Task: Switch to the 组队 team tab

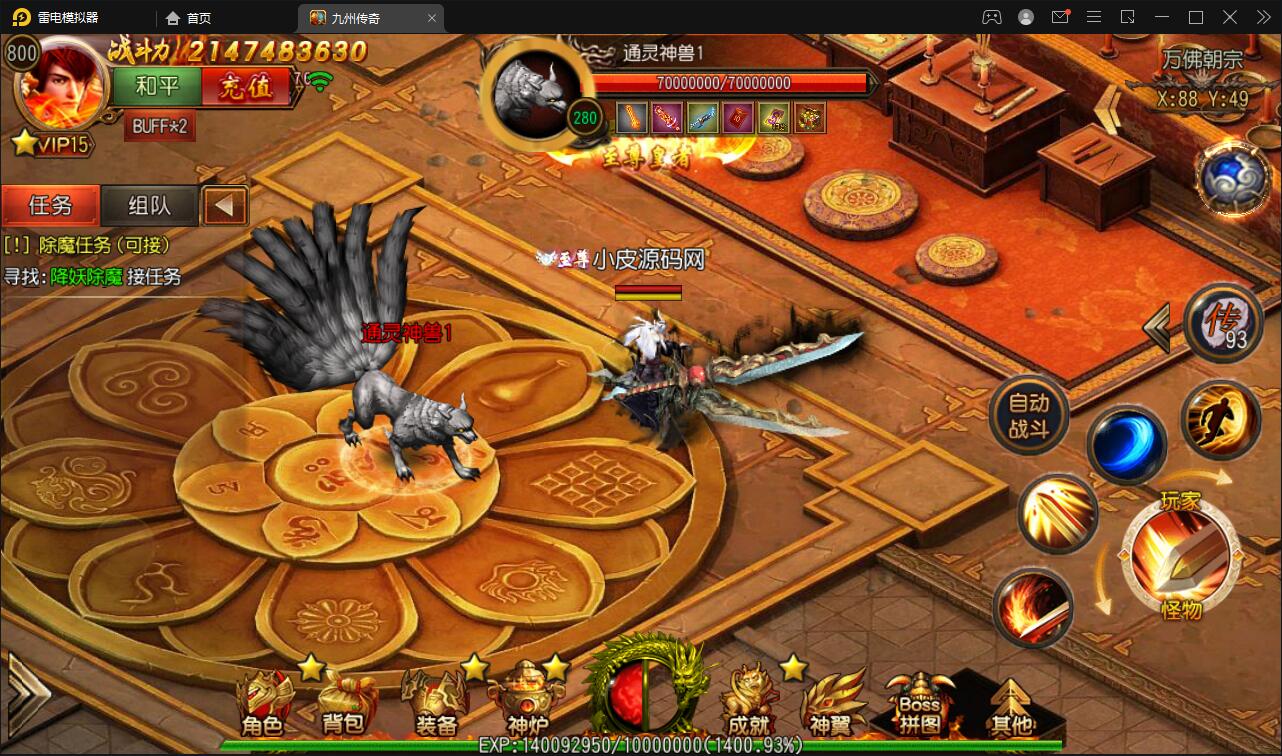Action: point(149,206)
